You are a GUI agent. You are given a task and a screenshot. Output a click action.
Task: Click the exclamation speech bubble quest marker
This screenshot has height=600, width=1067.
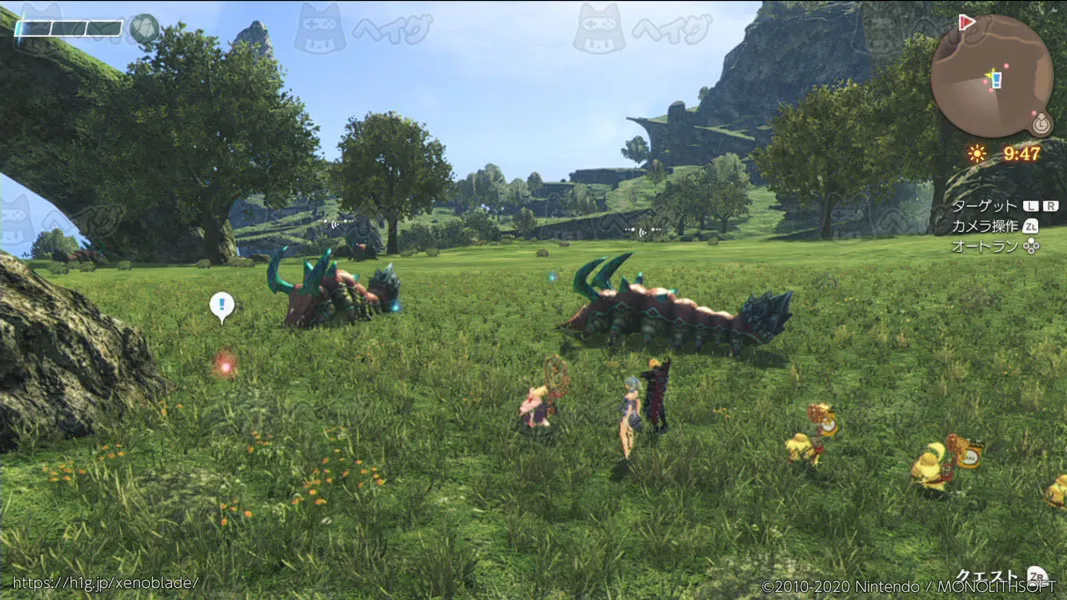pos(222,305)
